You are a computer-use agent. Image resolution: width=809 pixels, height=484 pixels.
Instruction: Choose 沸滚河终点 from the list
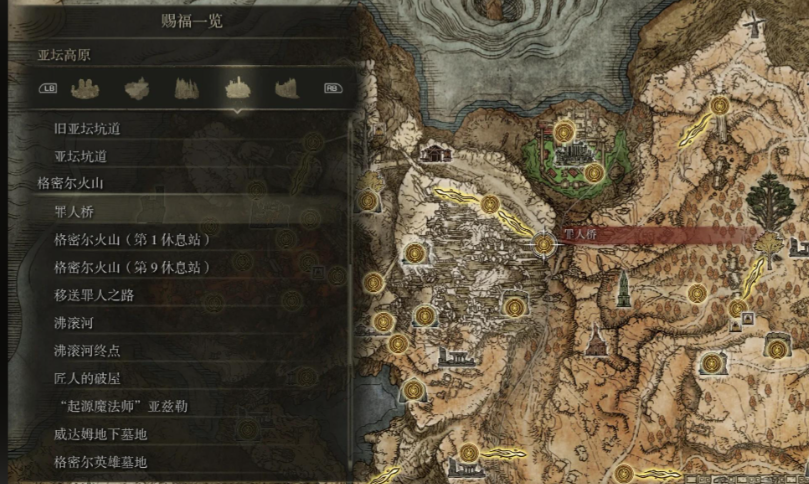click(87, 352)
